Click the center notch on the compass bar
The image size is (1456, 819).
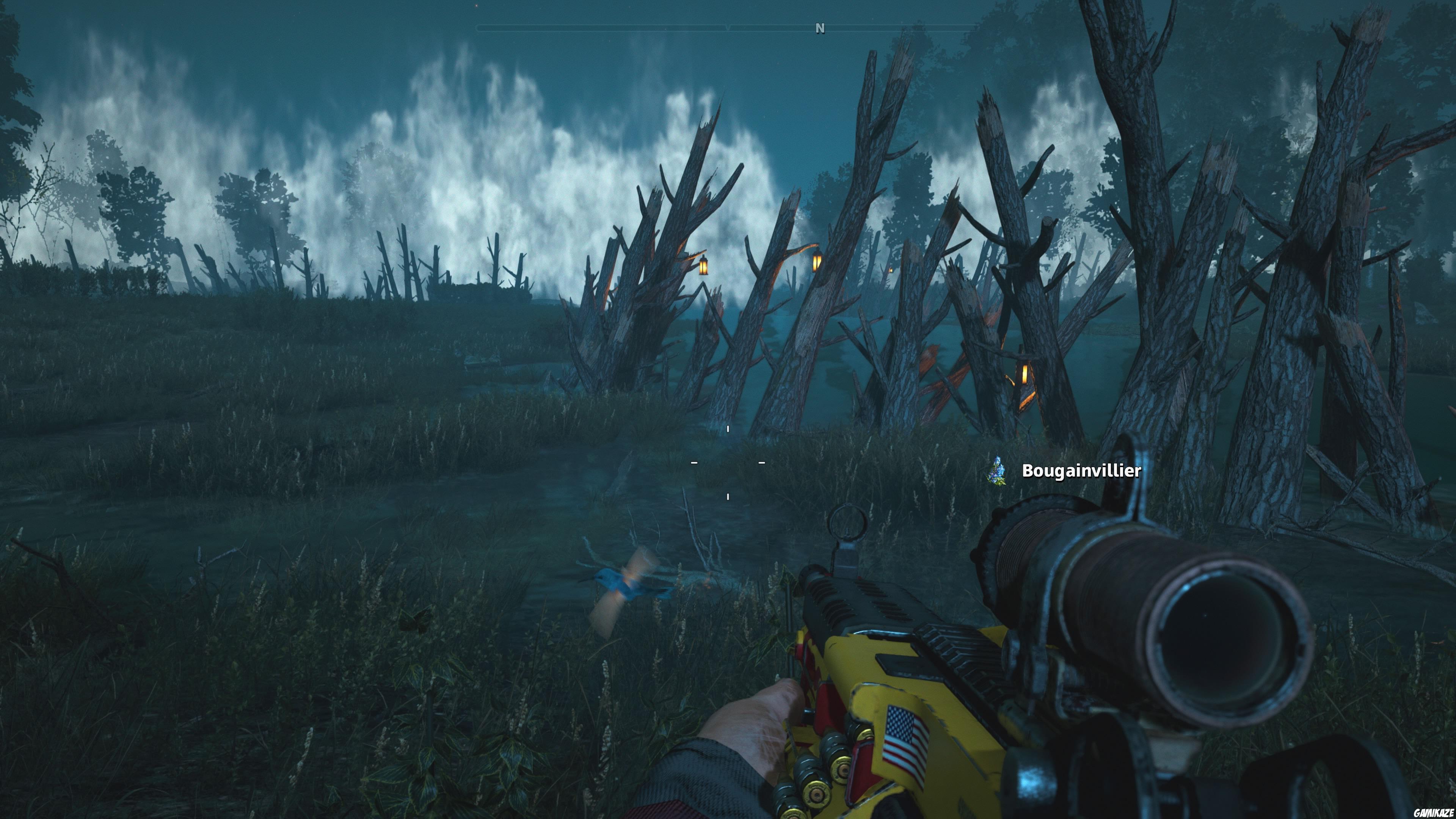(728, 27)
